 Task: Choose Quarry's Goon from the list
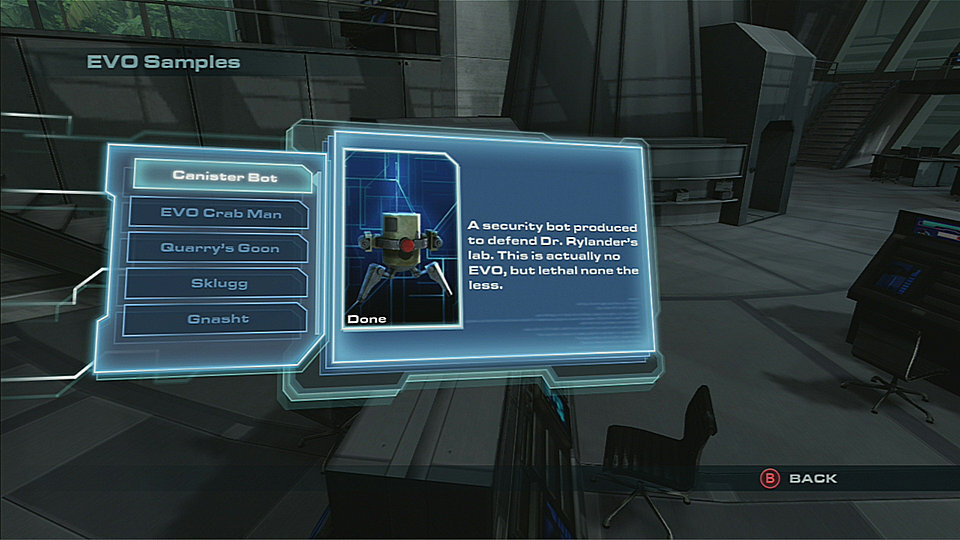point(219,247)
